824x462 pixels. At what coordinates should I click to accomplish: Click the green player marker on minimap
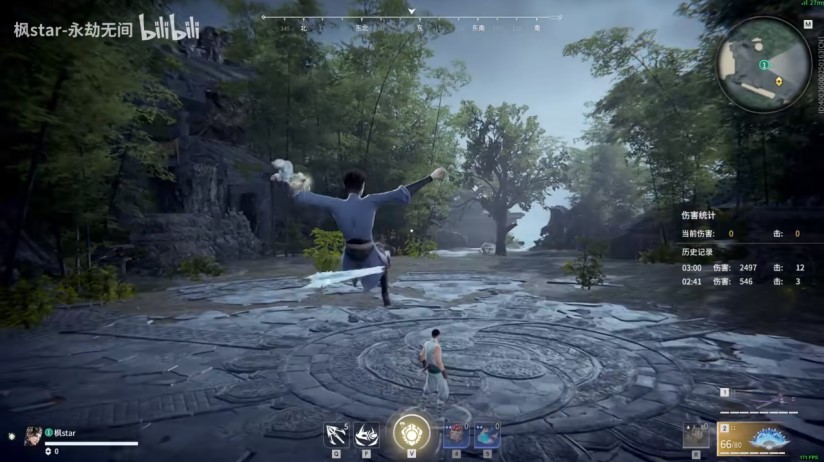pos(763,64)
